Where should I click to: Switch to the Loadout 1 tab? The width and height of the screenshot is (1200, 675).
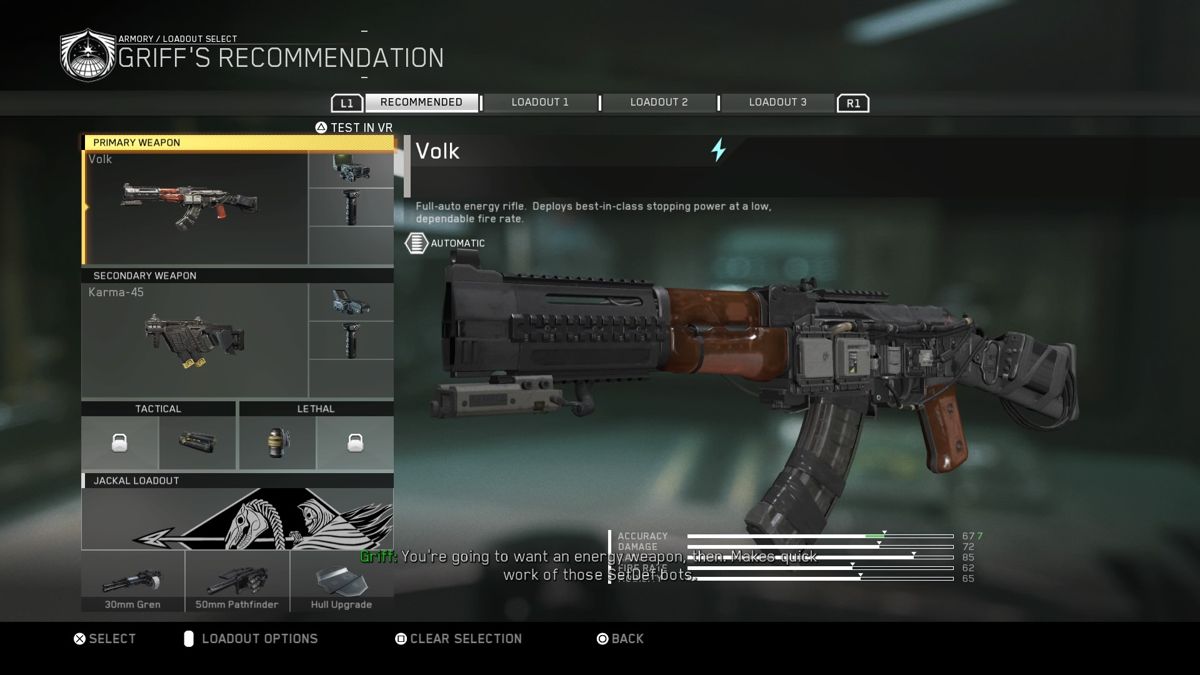(x=540, y=102)
